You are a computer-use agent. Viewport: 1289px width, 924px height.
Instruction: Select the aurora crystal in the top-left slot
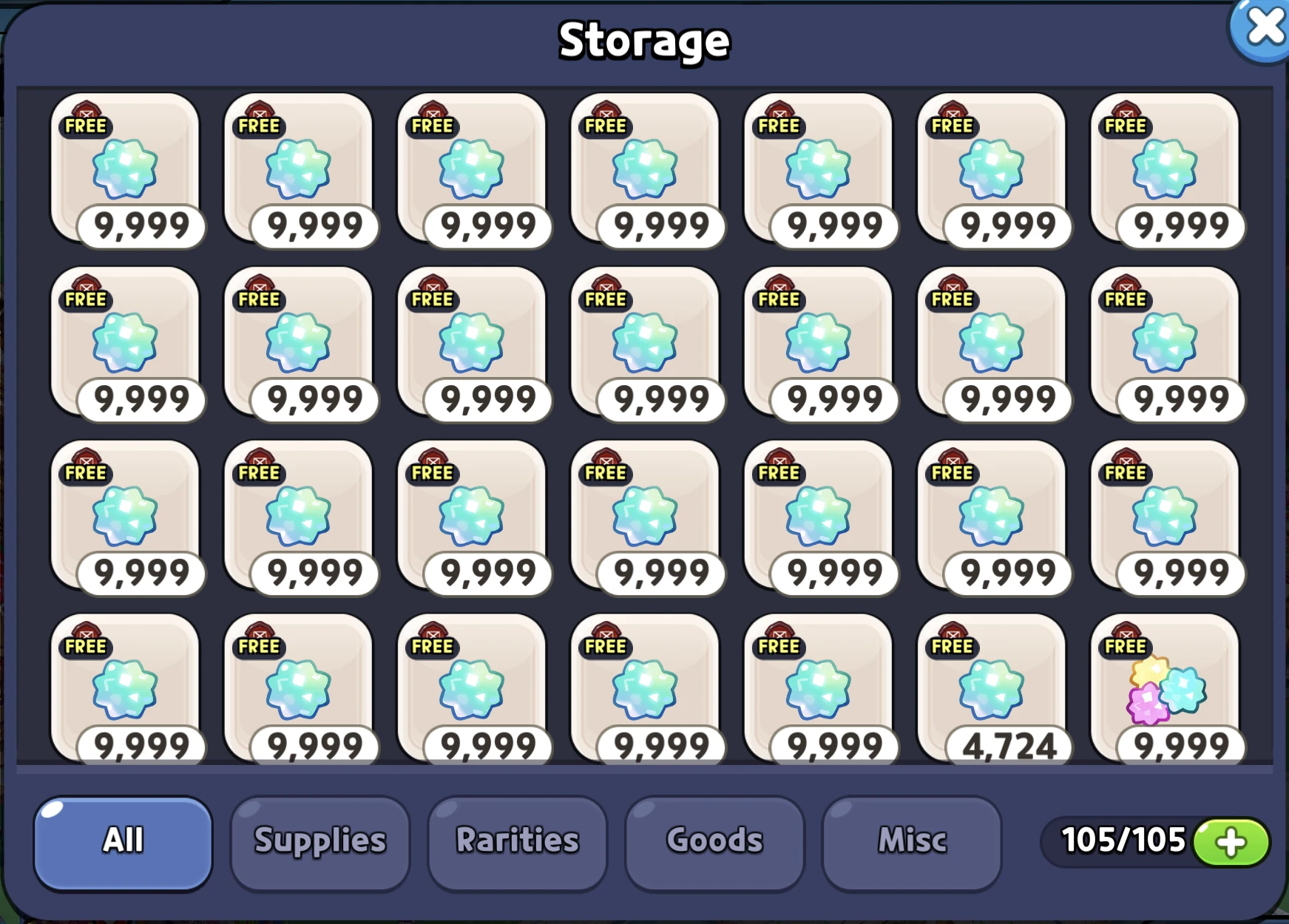pyautogui.click(x=126, y=170)
